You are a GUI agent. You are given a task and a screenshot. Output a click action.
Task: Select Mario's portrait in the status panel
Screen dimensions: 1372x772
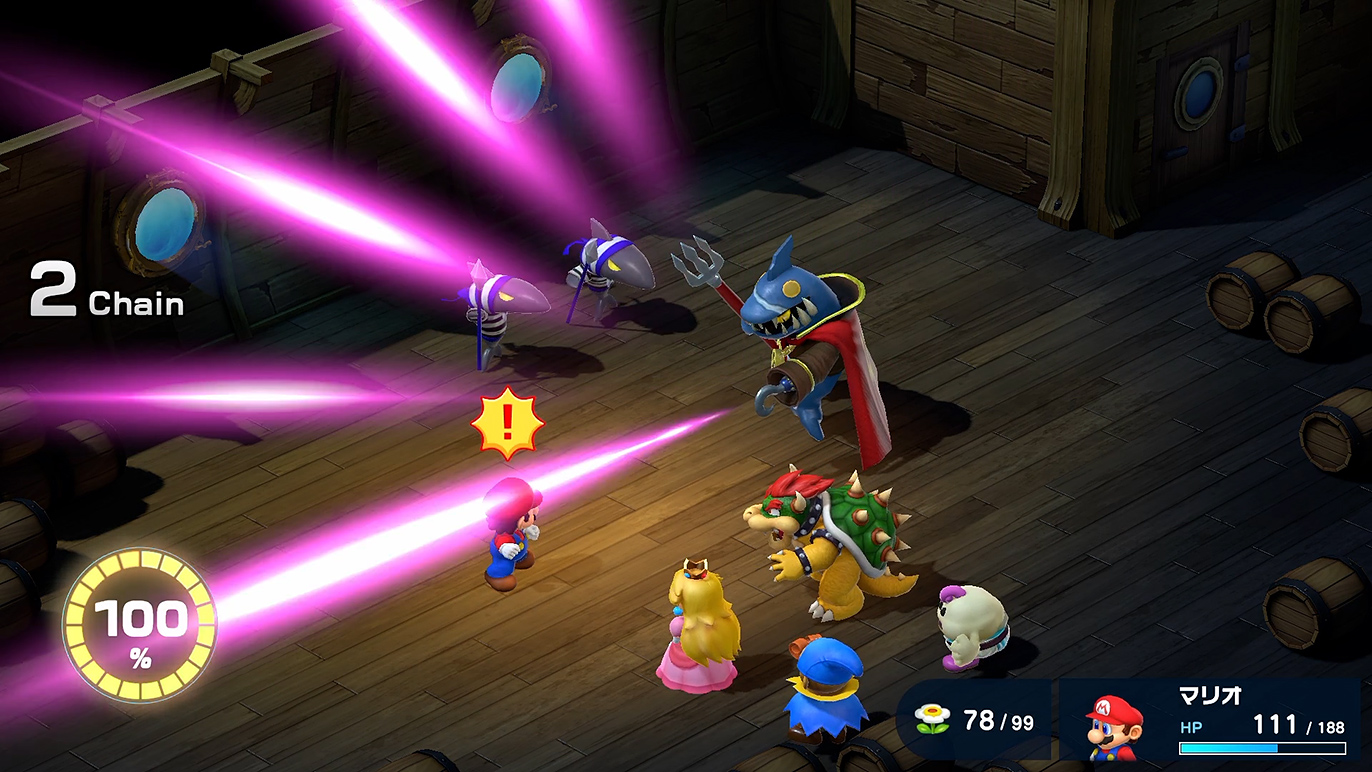(x=1113, y=723)
